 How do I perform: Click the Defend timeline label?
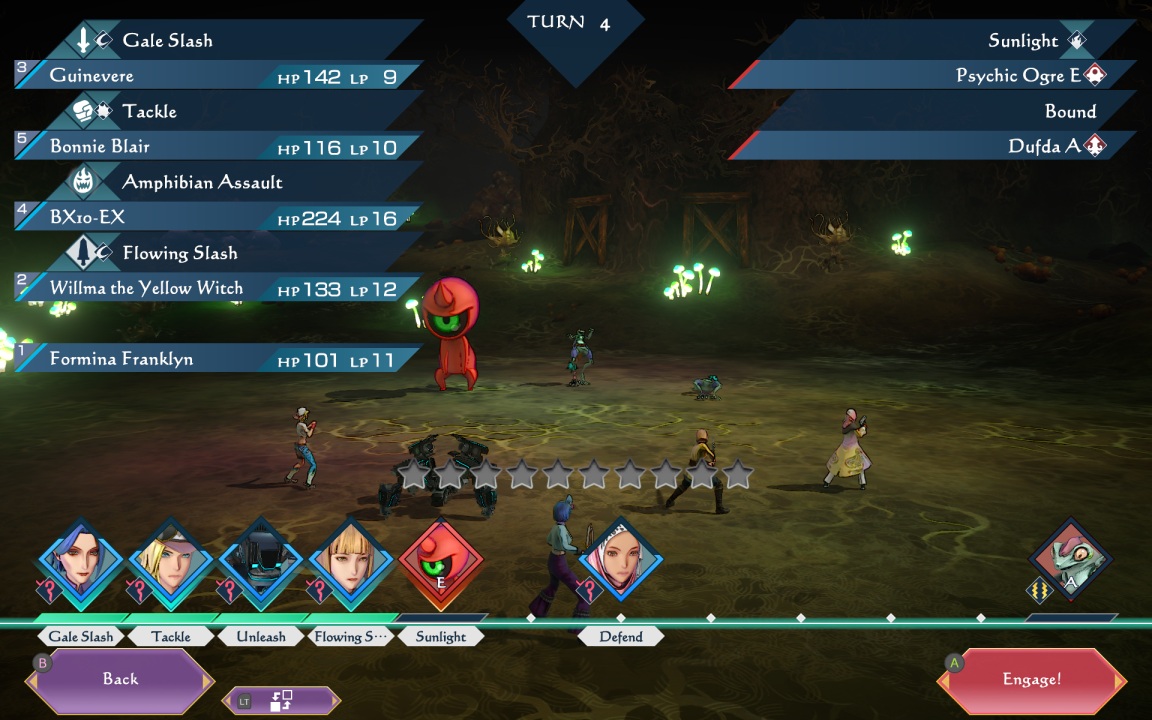tap(621, 637)
